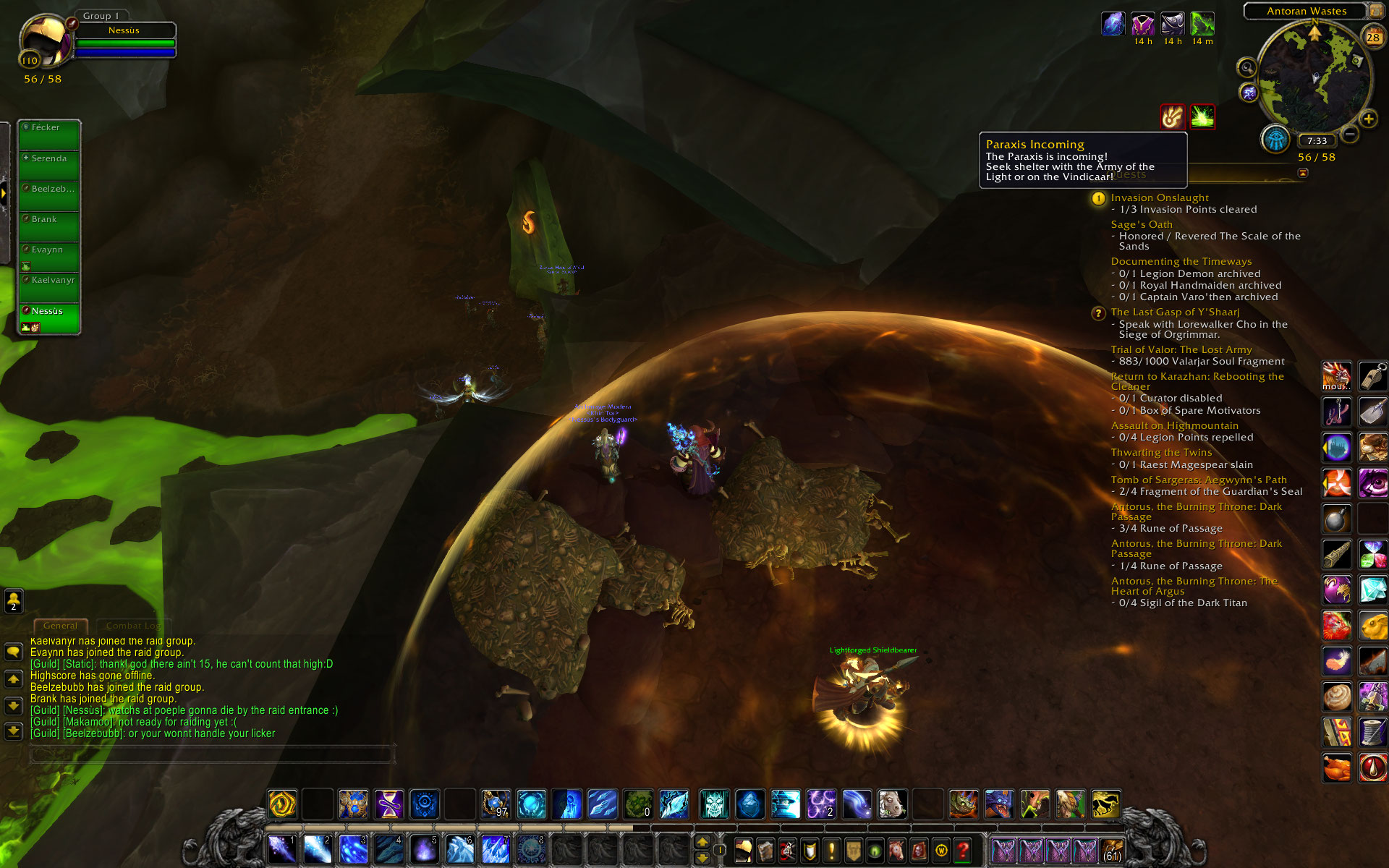
Task: Page the action bar up with the arrow
Action: tap(702, 842)
